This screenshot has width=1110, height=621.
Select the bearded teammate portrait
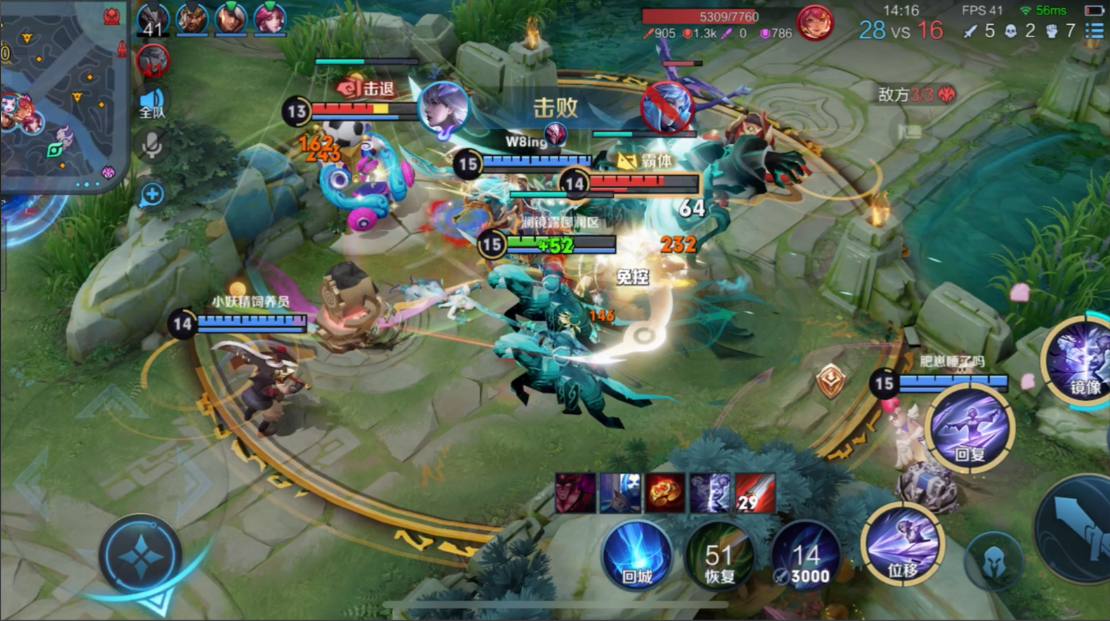point(192,17)
